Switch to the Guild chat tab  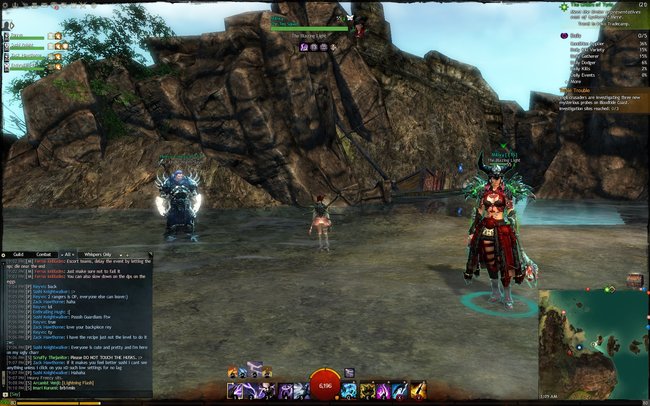(x=17, y=254)
